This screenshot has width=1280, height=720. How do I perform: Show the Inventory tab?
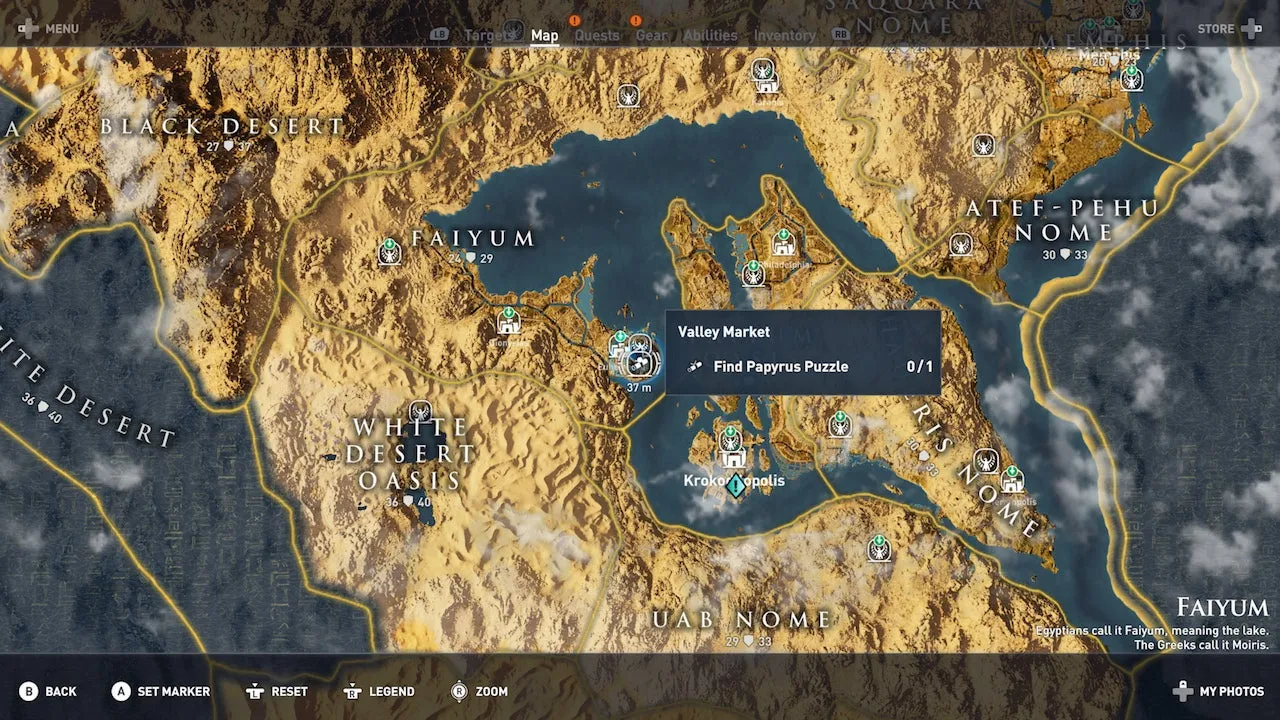click(x=784, y=36)
